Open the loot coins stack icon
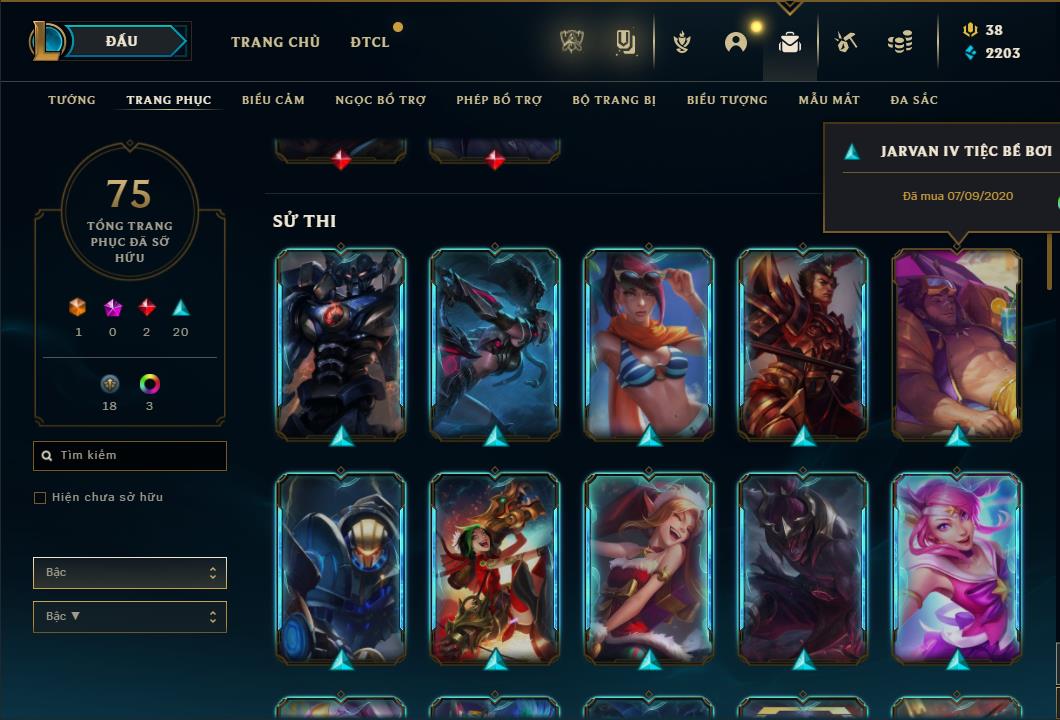Viewport: 1060px width, 720px height. coord(900,42)
